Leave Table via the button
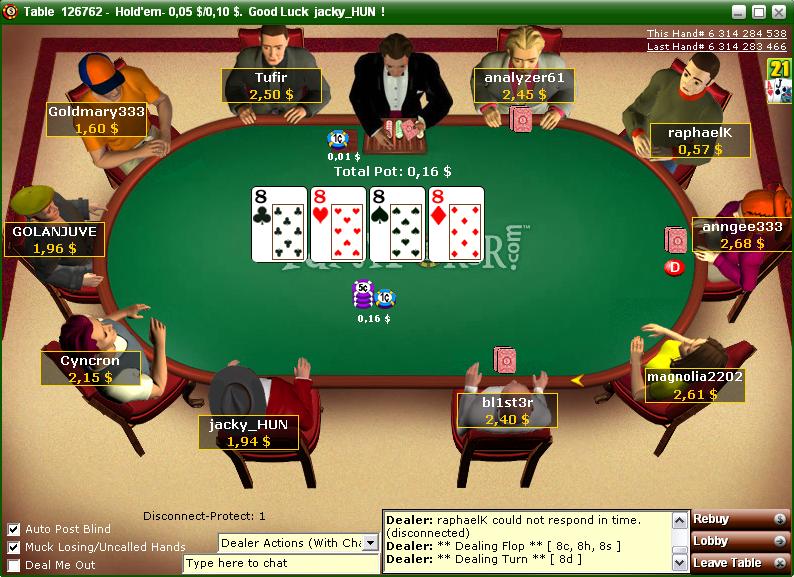 pos(741,563)
